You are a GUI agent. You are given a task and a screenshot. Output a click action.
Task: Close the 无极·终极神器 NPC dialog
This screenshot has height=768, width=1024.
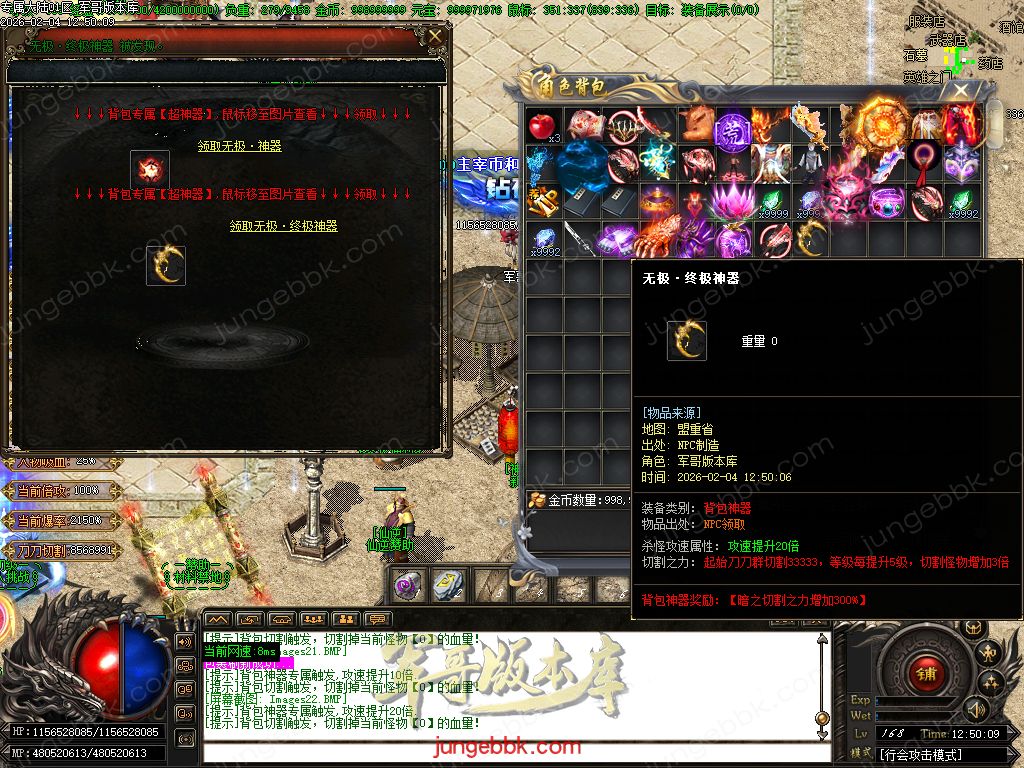pos(435,38)
